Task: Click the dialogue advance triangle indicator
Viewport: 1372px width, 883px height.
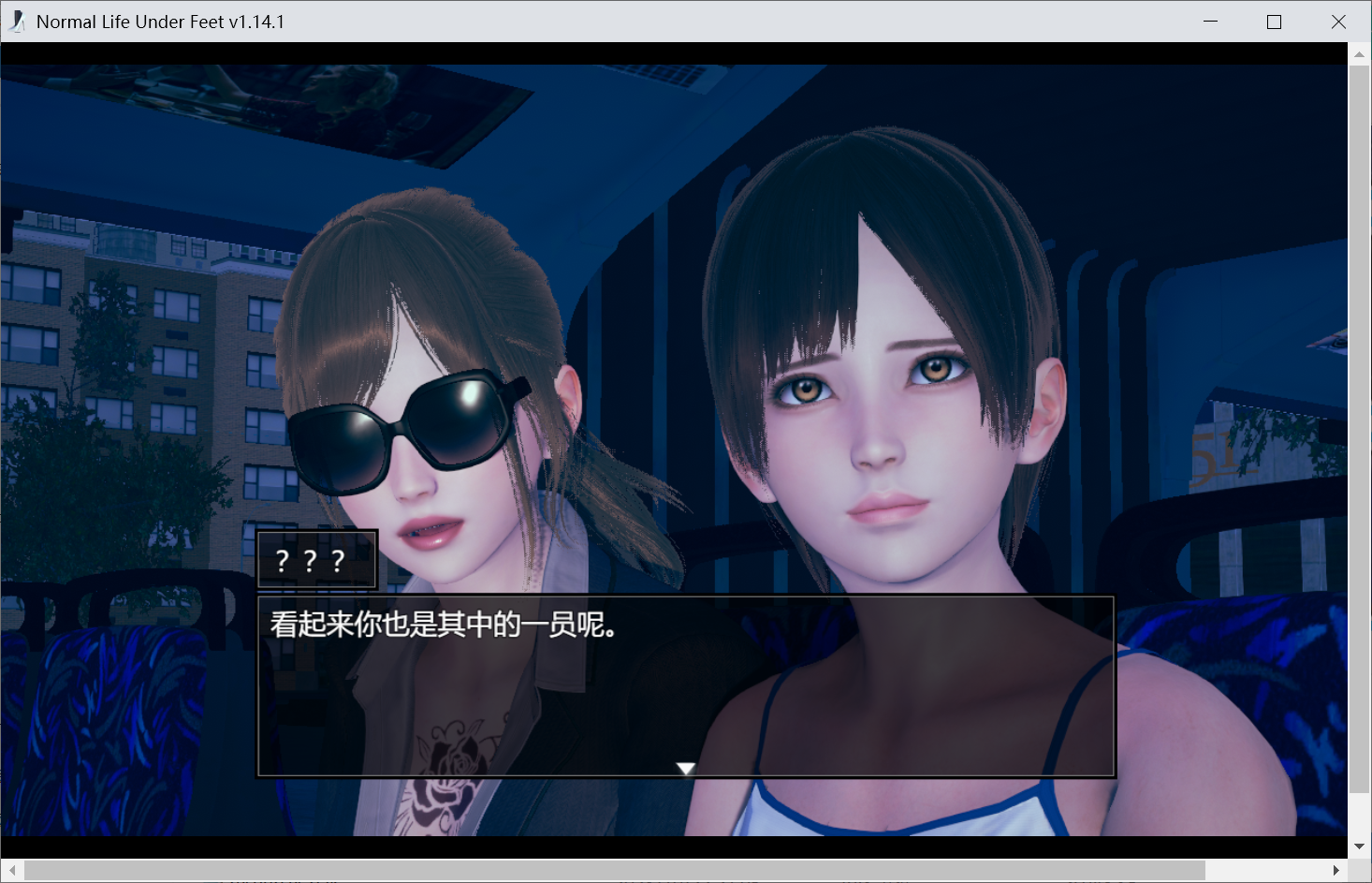Action: click(x=686, y=767)
